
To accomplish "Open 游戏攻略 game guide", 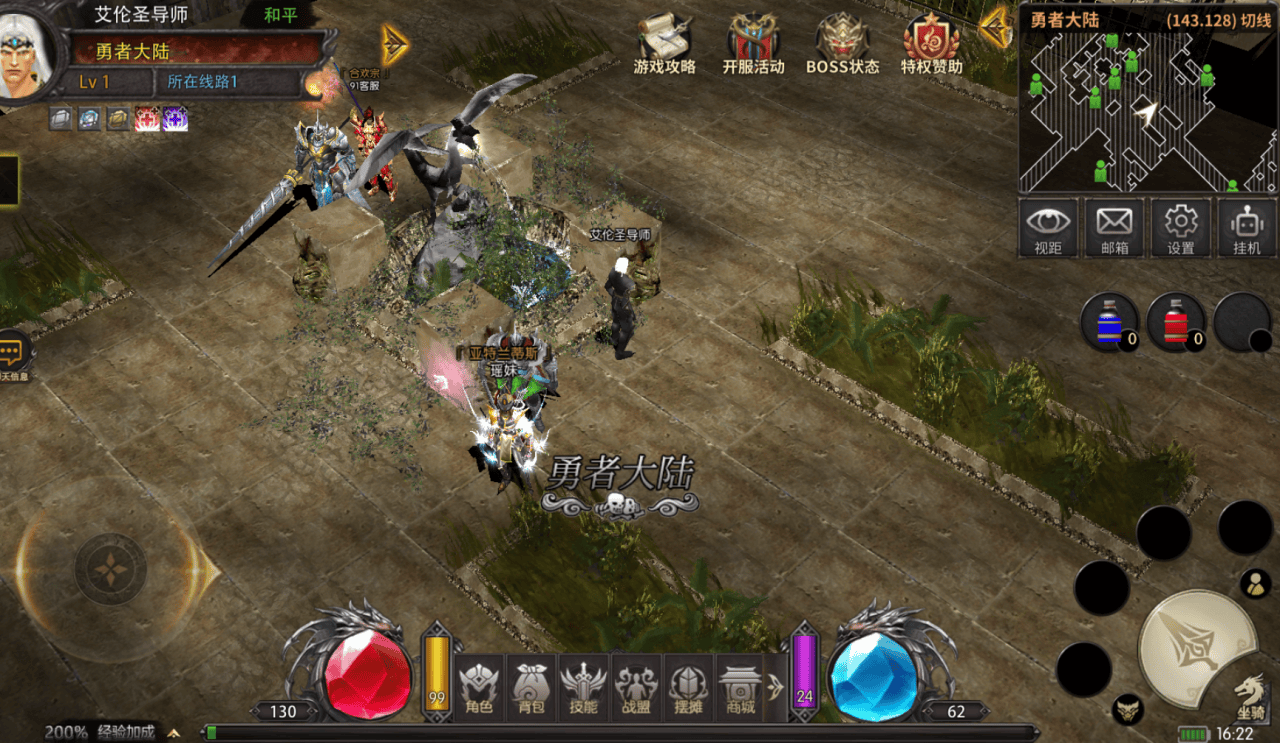I will point(665,45).
